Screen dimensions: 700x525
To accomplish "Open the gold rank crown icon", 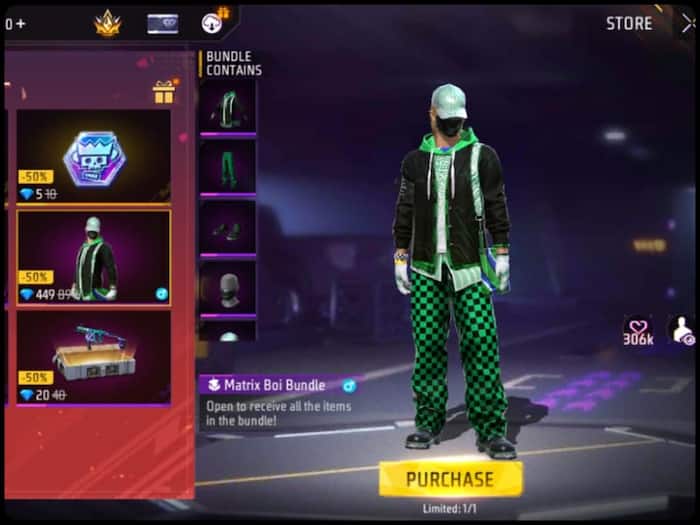I will (x=107, y=23).
